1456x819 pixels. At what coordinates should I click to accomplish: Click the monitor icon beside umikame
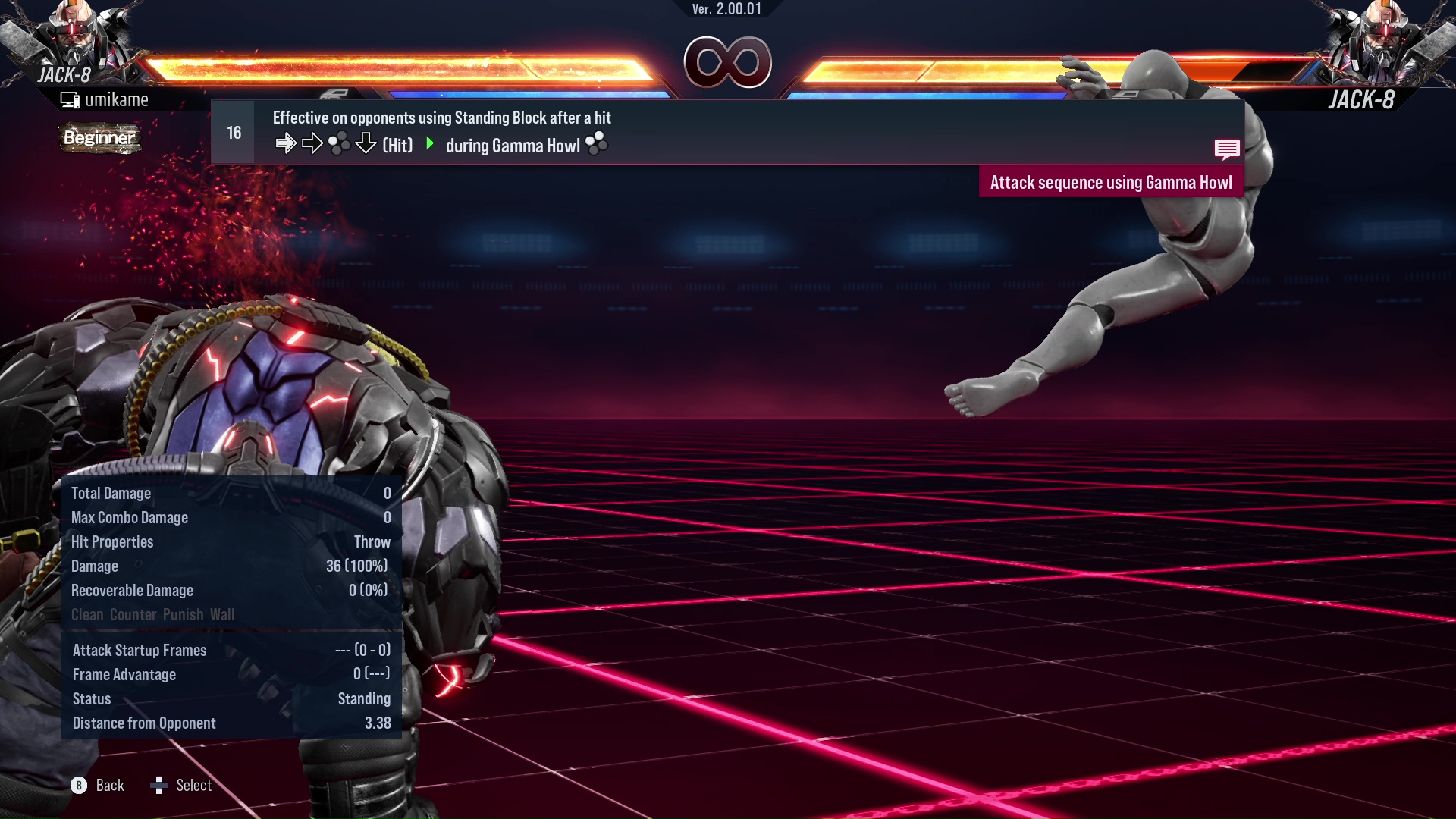(x=69, y=99)
